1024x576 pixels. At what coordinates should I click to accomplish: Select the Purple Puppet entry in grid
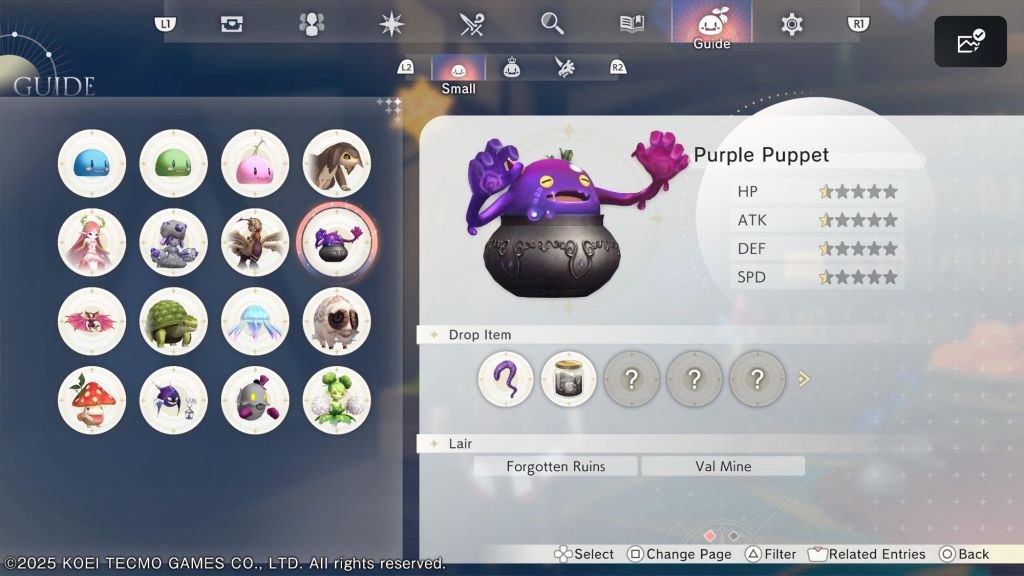(337, 242)
